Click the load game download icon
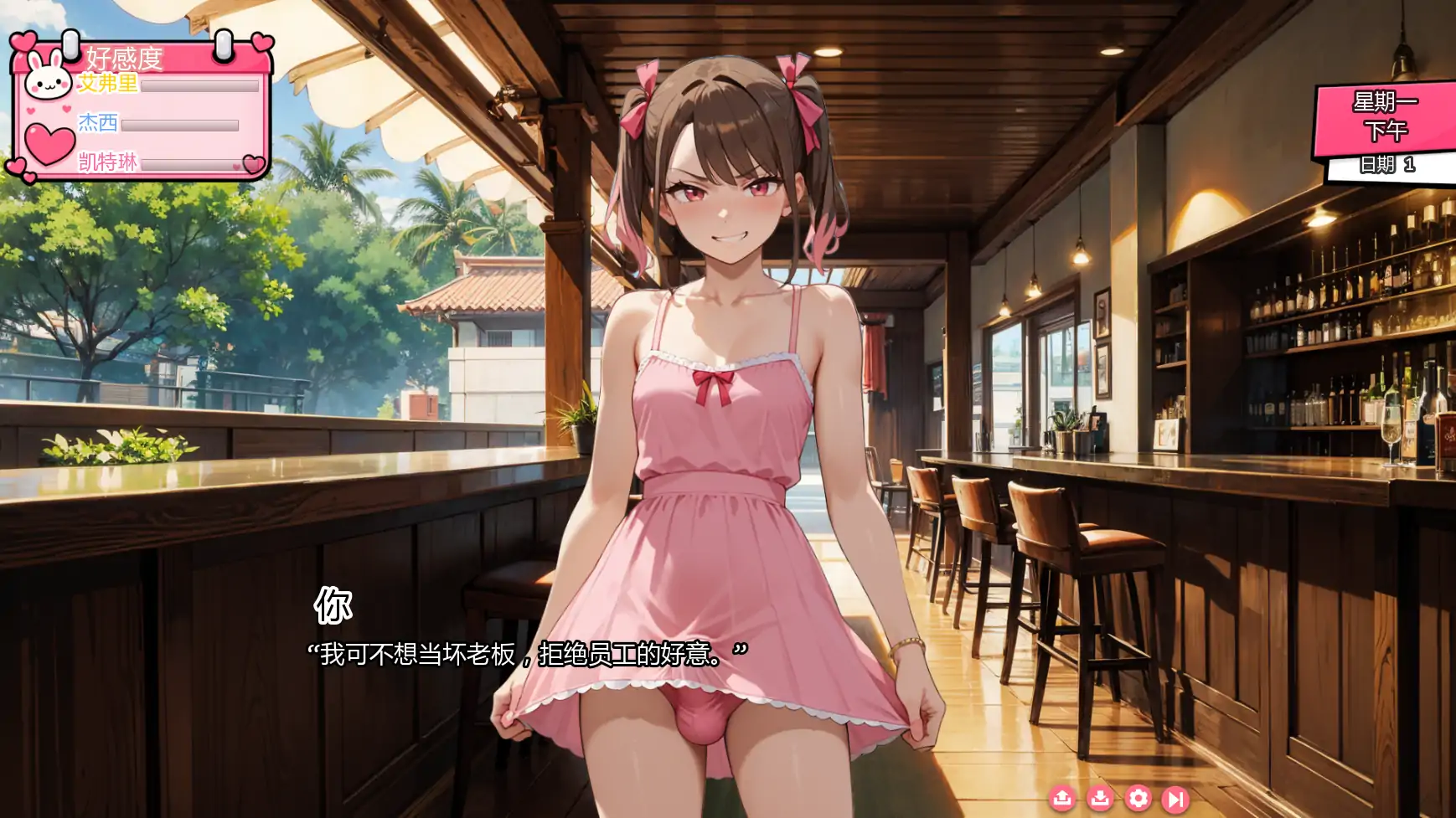Viewport: 1456px width, 818px height. [1100, 800]
